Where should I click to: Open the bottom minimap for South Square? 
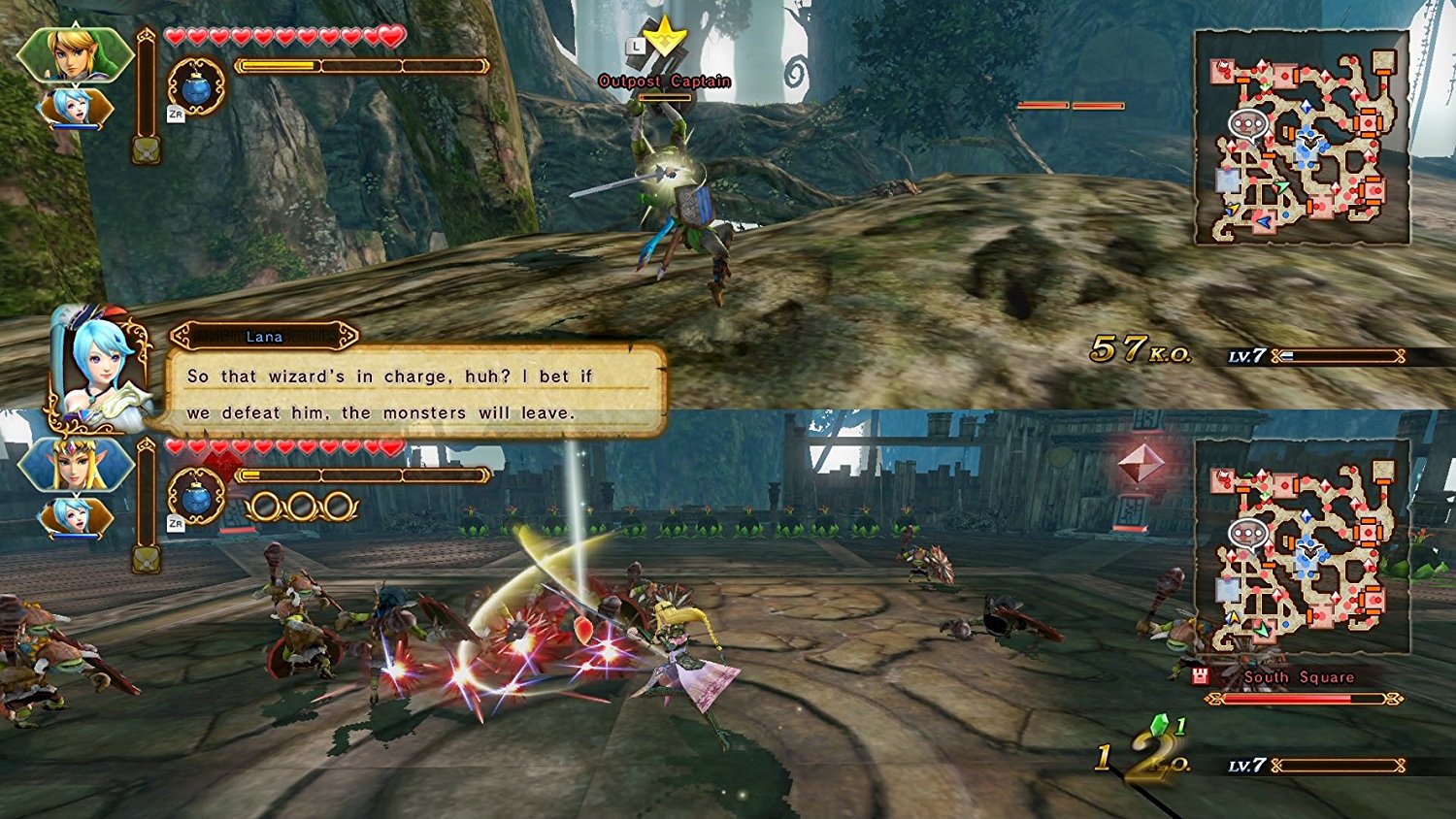pyautogui.click(x=1306, y=543)
